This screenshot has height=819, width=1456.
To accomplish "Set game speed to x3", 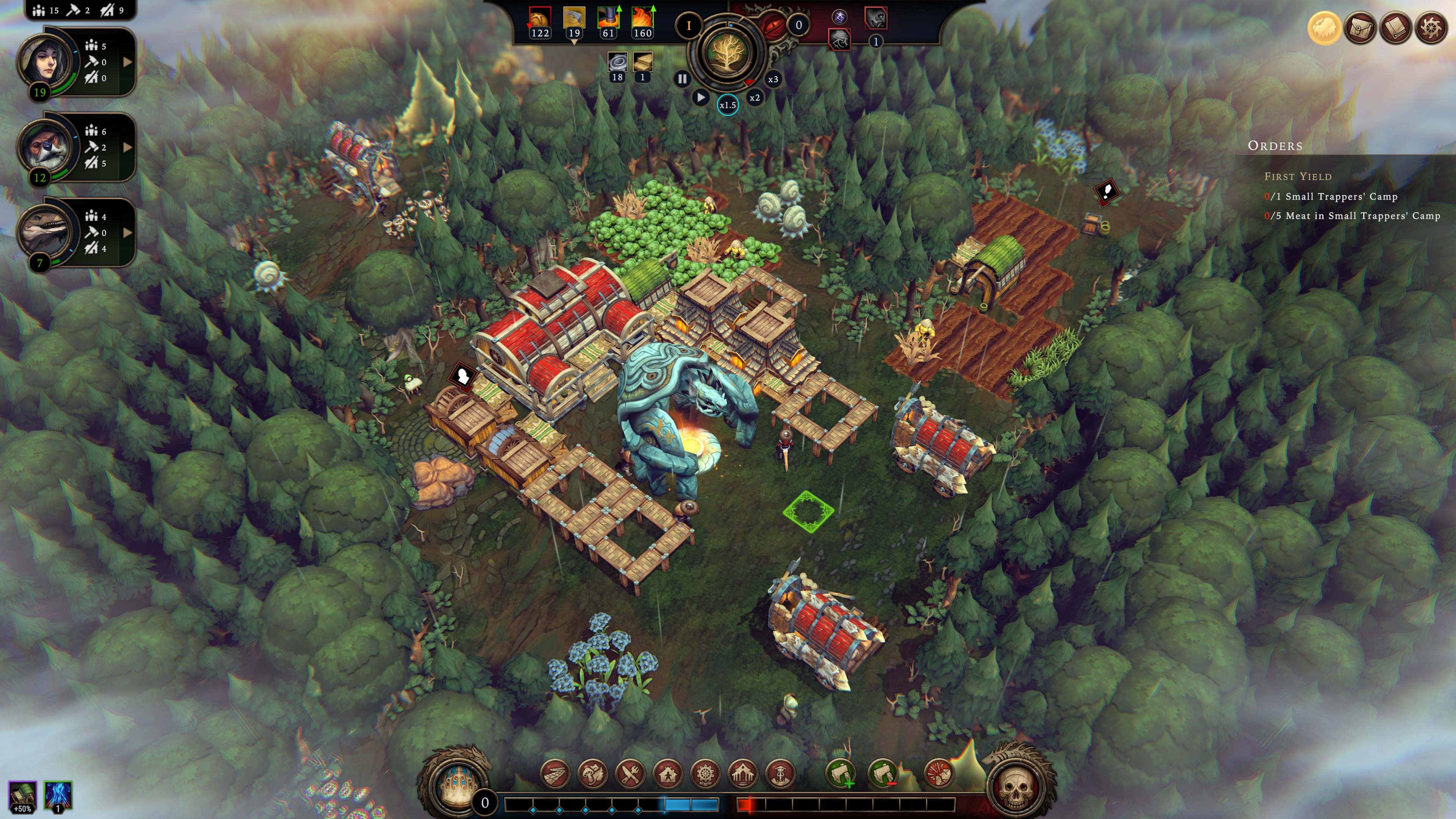I will [773, 79].
